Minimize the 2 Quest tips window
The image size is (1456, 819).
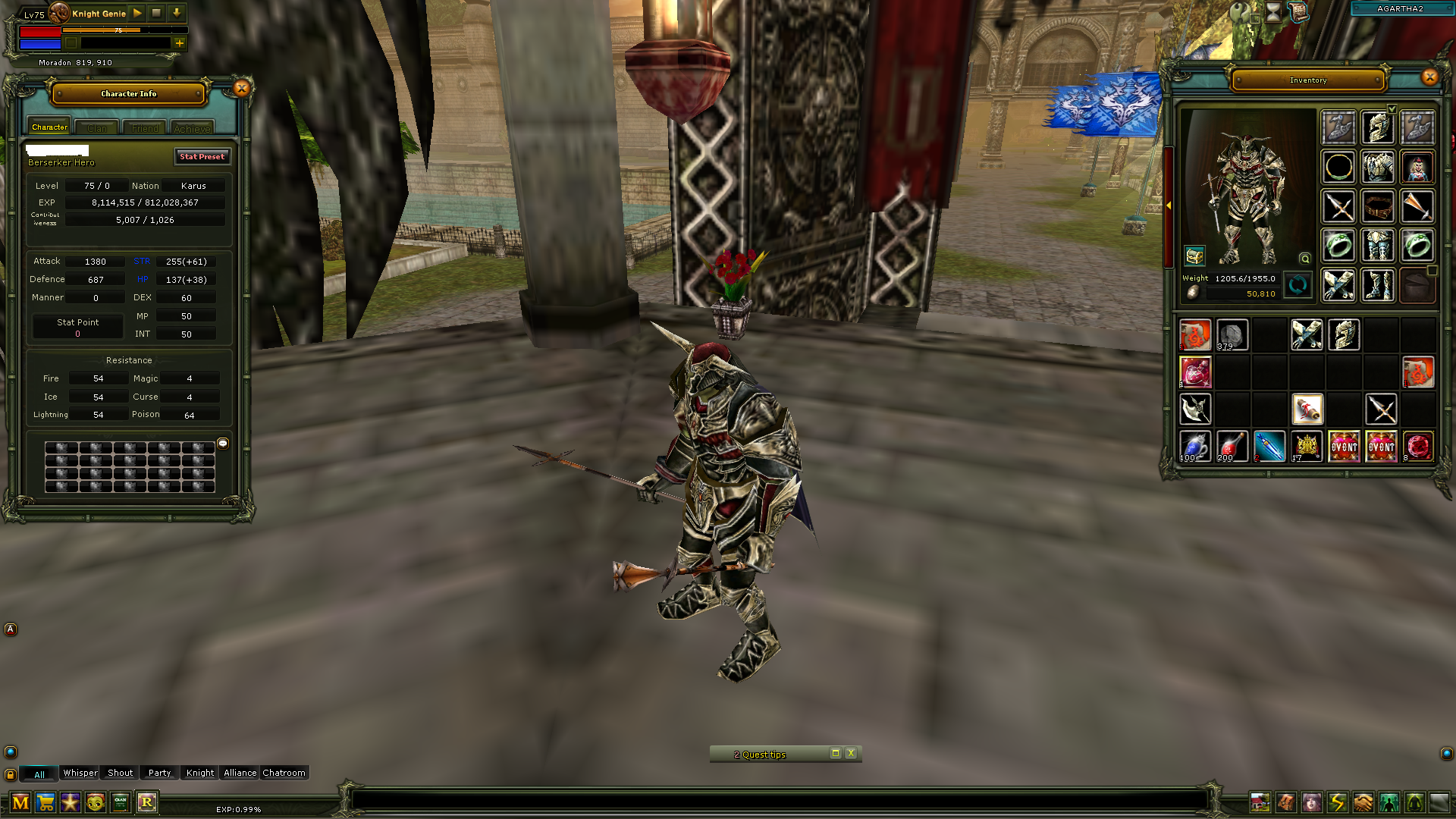click(x=835, y=754)
